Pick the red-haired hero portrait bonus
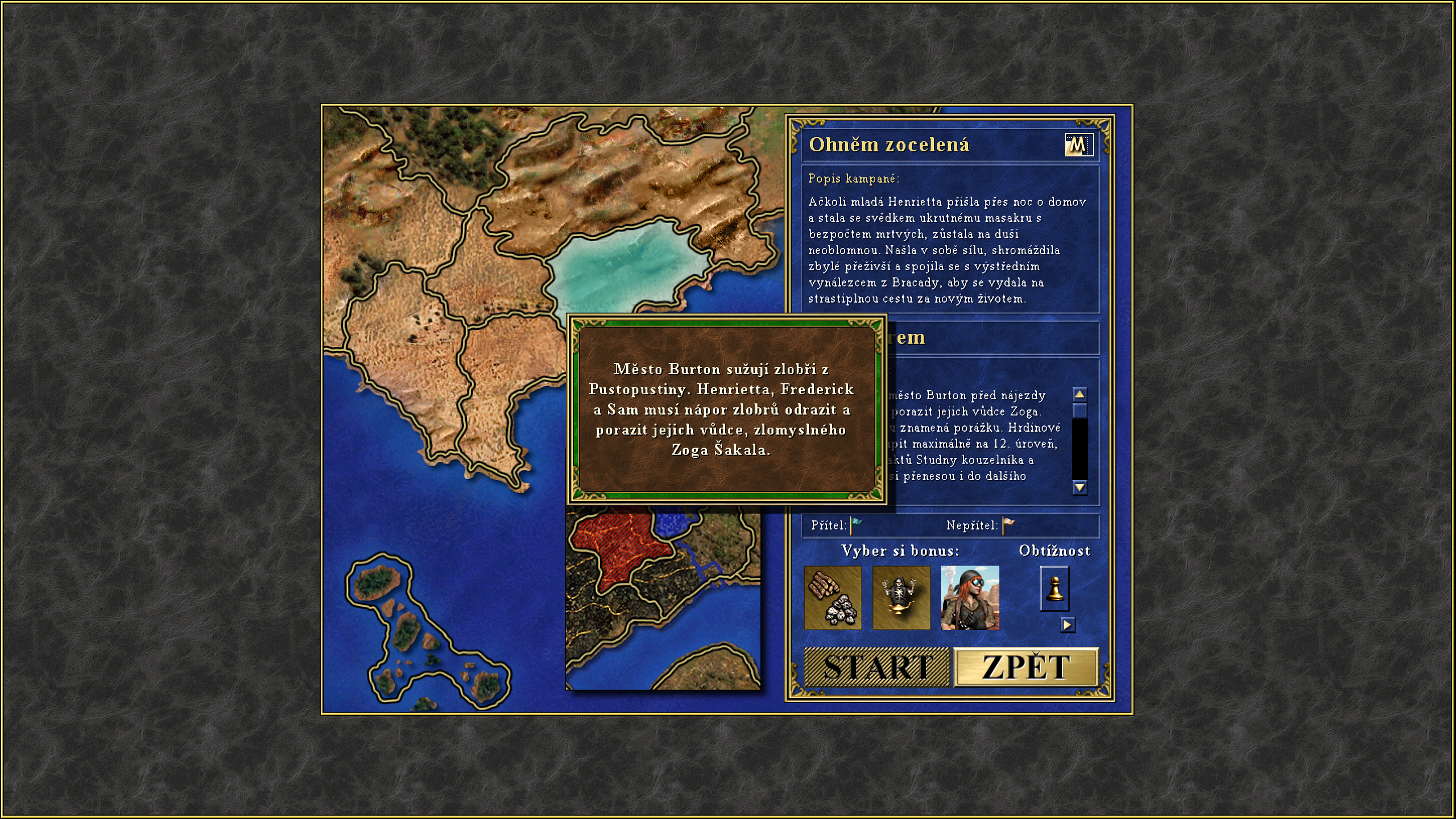The width and height of the screenshot is (1456, 819). [970, 598]
